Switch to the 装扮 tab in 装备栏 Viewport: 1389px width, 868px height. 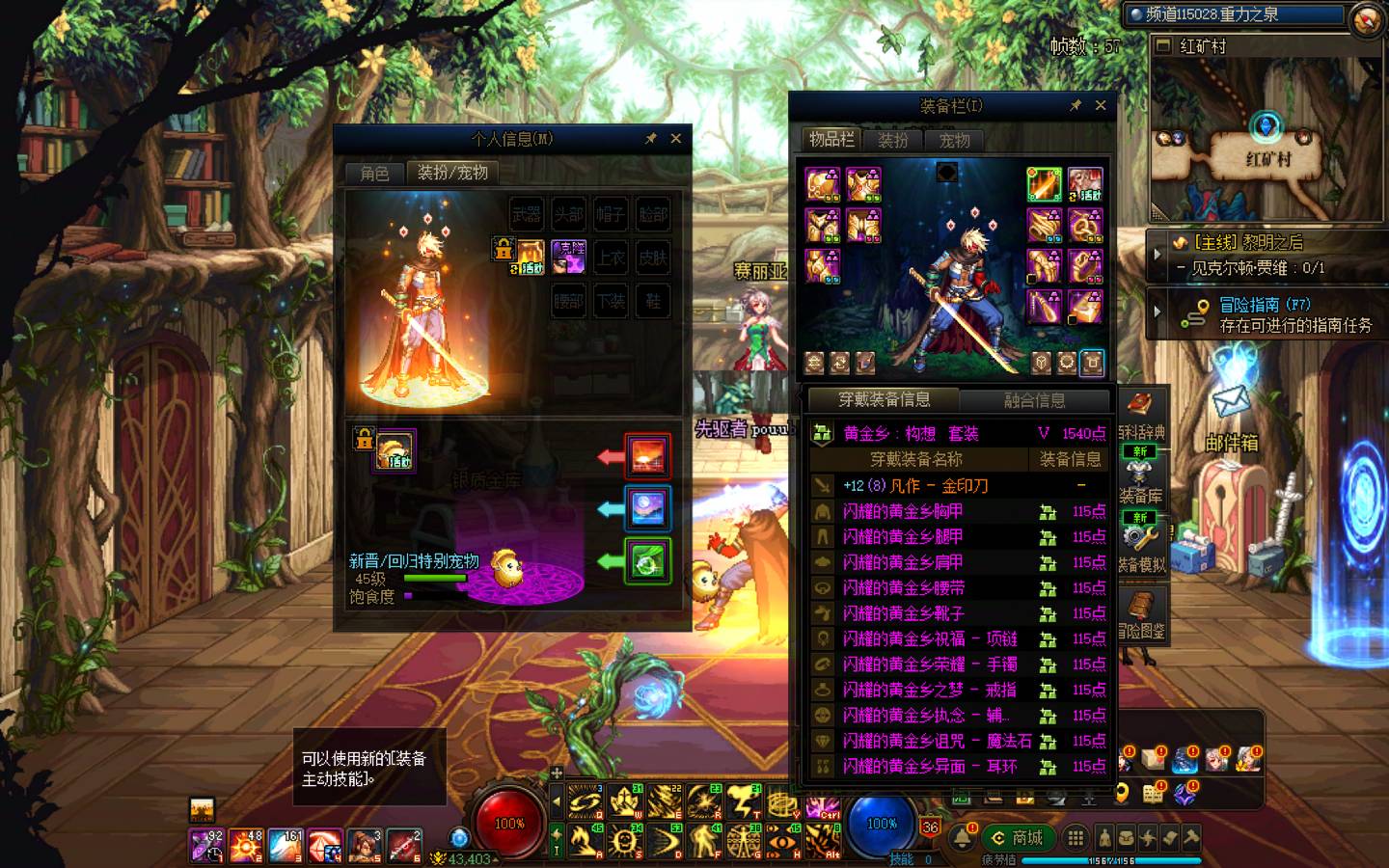(x=893, y=140)
